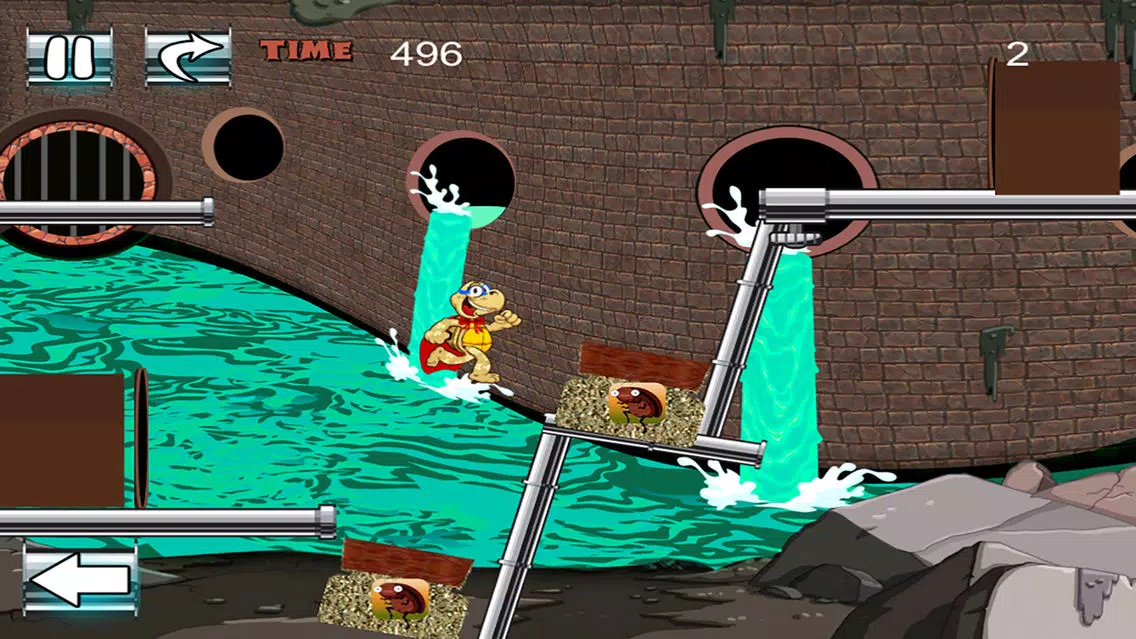Screen dimensions: 1136x639
Task: Tap the curved arrow restart button
Action: pos(188,56)
